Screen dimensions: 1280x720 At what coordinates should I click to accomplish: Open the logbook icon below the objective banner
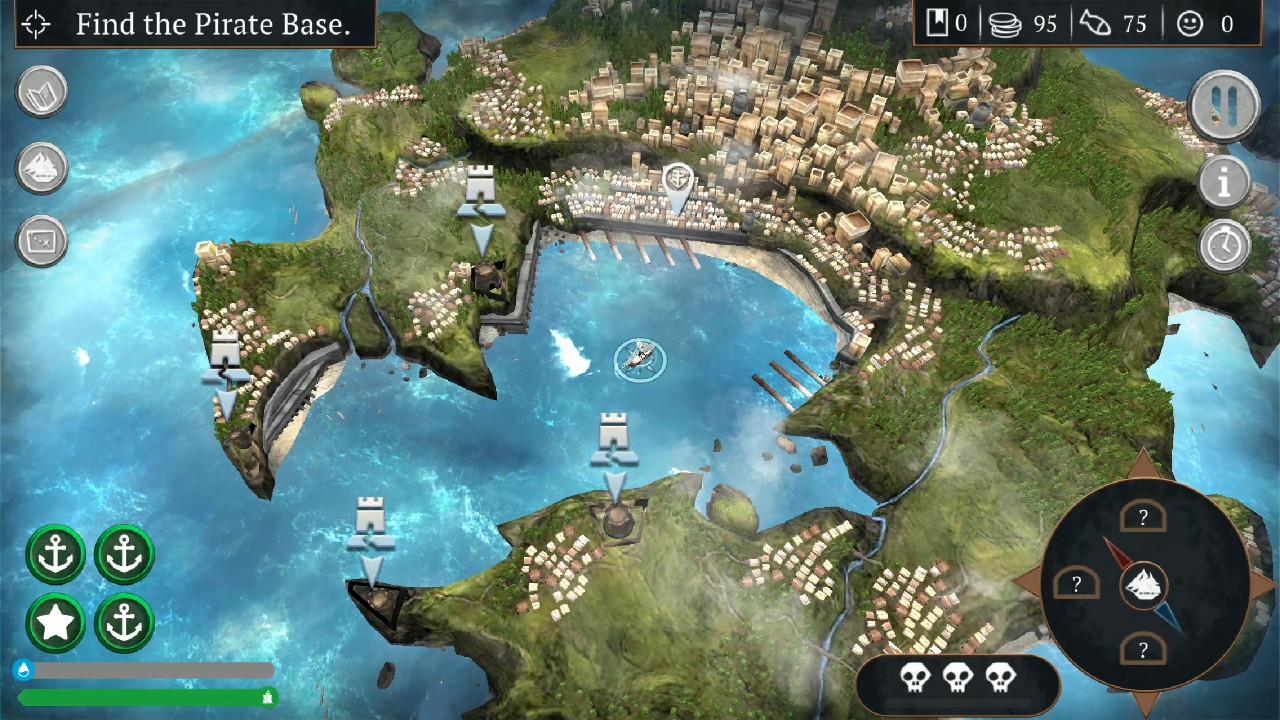point(41,90)
